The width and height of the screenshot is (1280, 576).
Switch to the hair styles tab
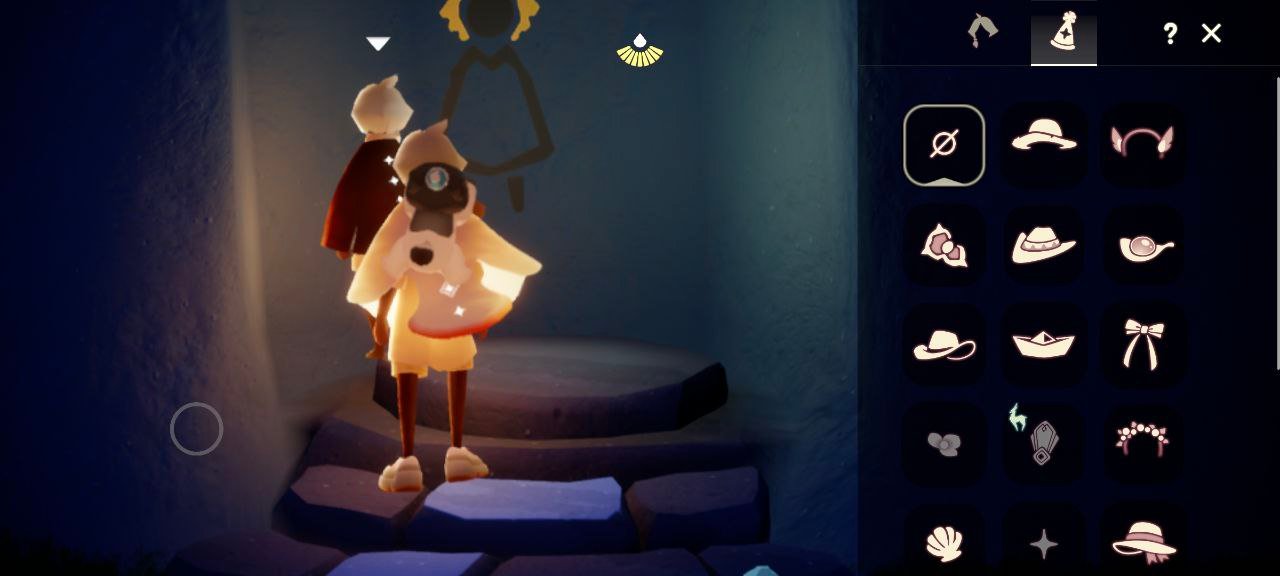coord(982,32)
